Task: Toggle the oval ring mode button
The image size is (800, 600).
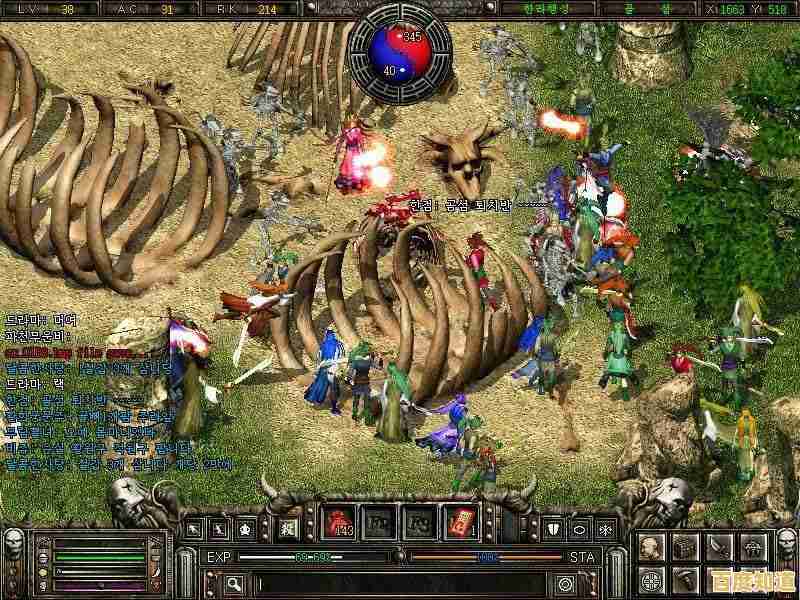Action: (x=579, y=526)
